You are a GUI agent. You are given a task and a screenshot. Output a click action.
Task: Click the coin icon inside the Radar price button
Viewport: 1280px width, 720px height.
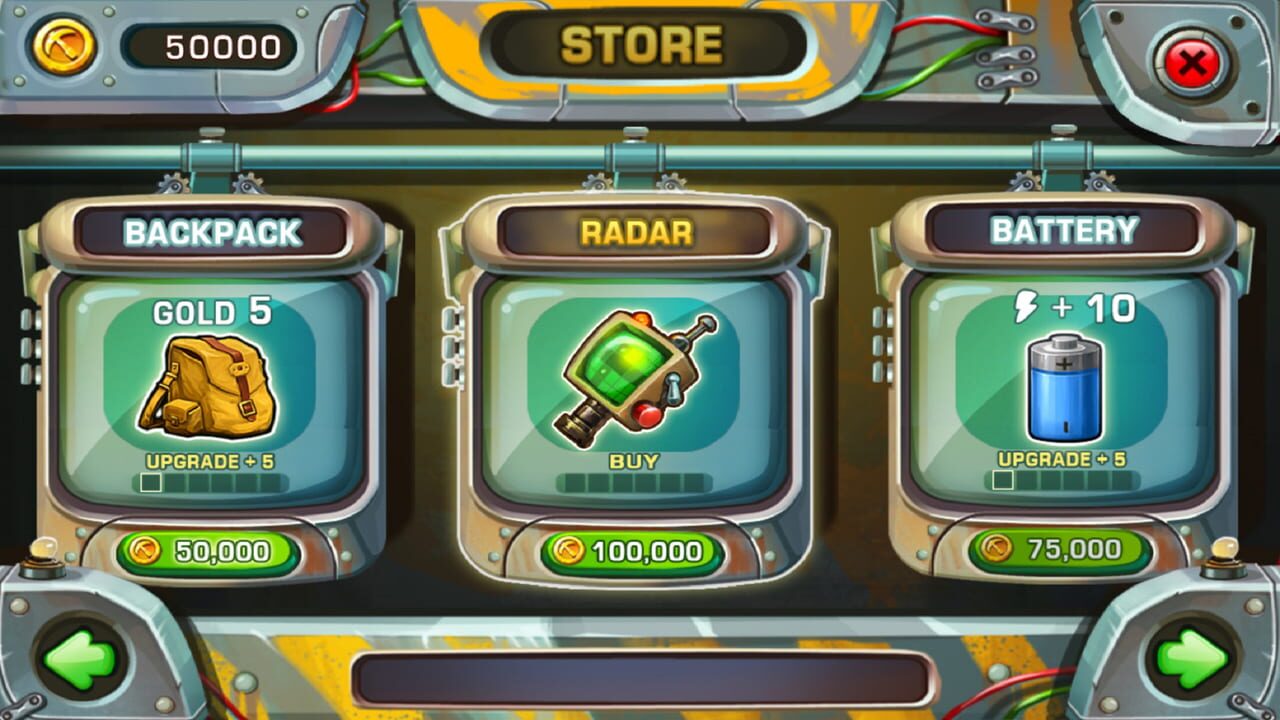568,550
